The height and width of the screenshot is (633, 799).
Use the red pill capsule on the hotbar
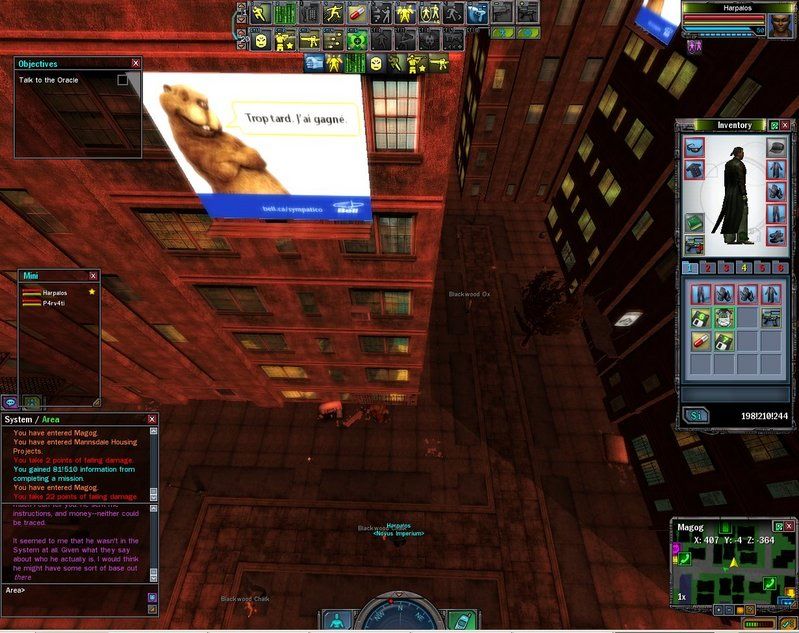click(358, 14)
